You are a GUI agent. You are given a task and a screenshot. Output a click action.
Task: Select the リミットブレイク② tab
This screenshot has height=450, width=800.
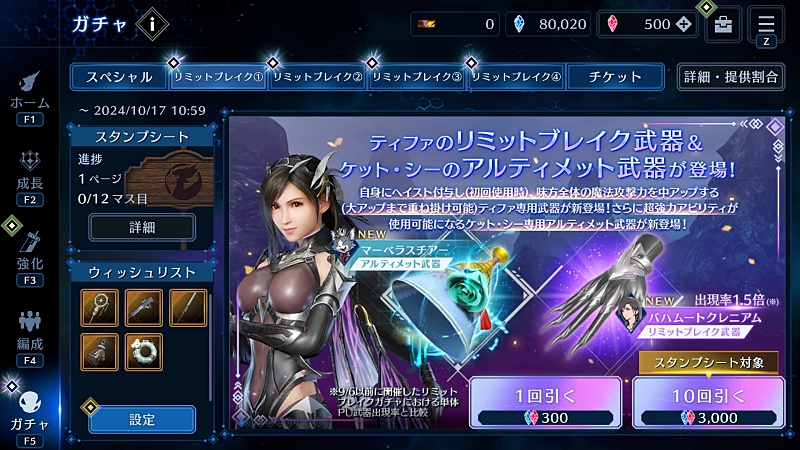pyautogui.click(x=317, y=76)
